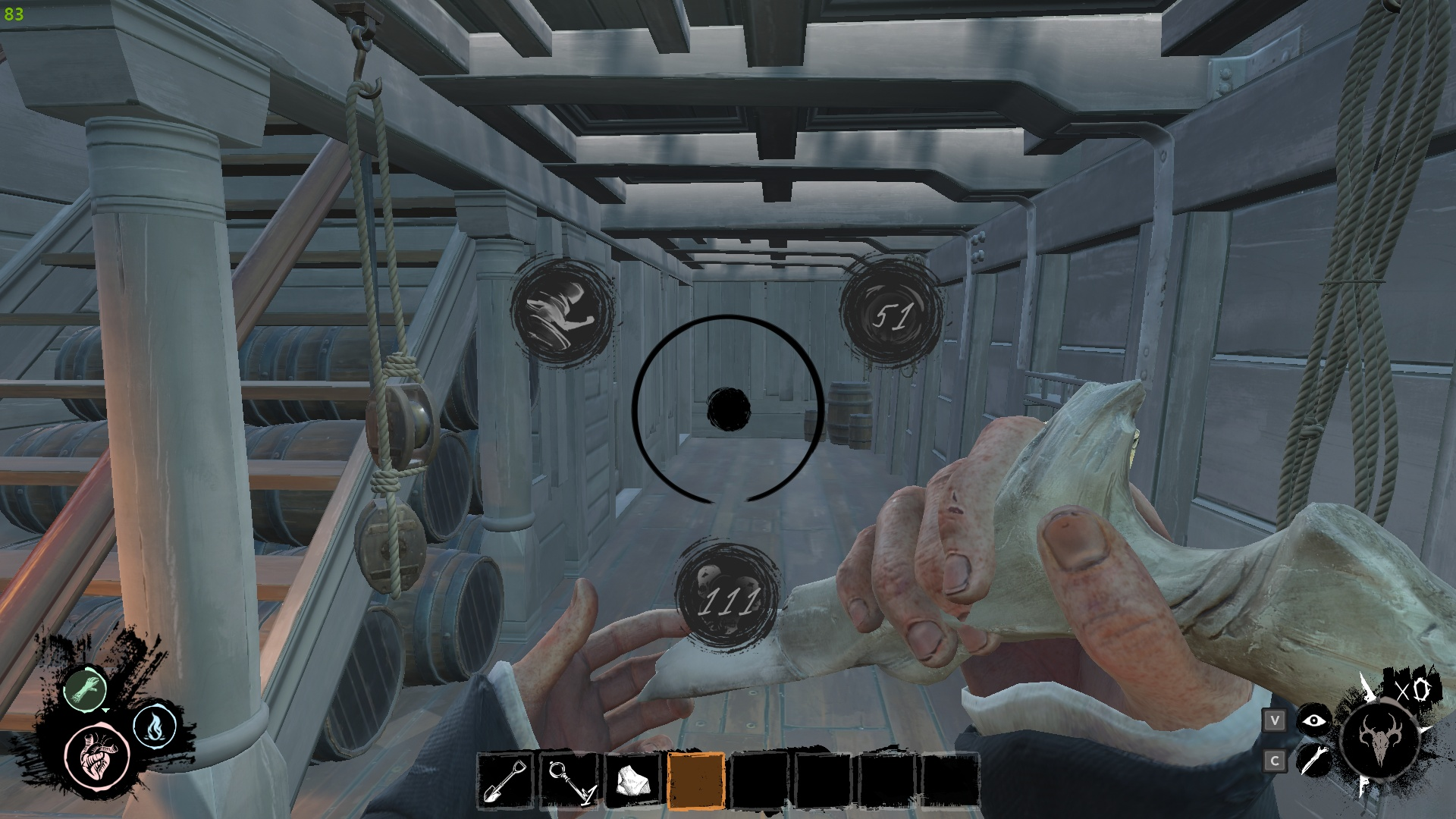Click the highlighted orange hotbar slot
The image size is (1456, 819).
tap(696, 780)
